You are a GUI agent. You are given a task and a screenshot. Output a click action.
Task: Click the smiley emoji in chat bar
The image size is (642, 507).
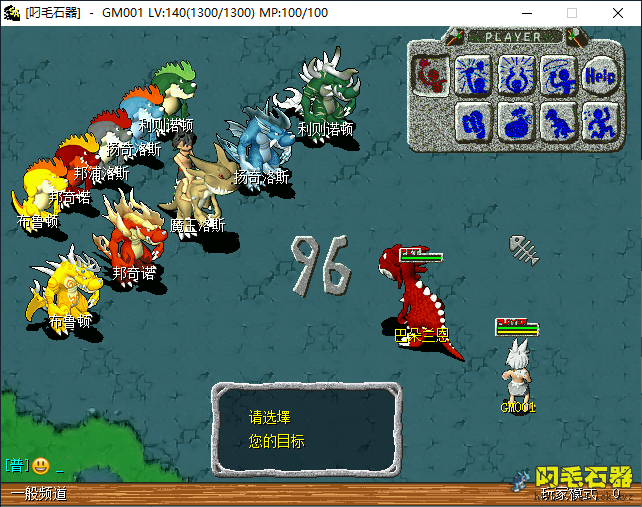(x=41, y=465)
